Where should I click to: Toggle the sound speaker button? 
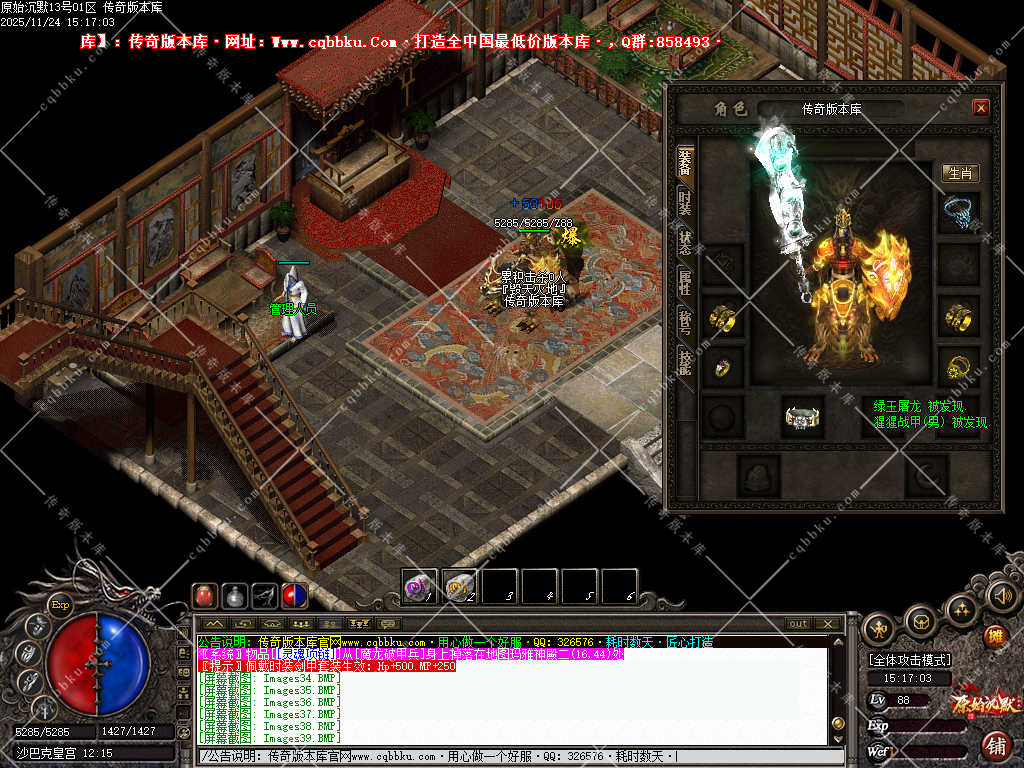click(x=1001, y=596)
